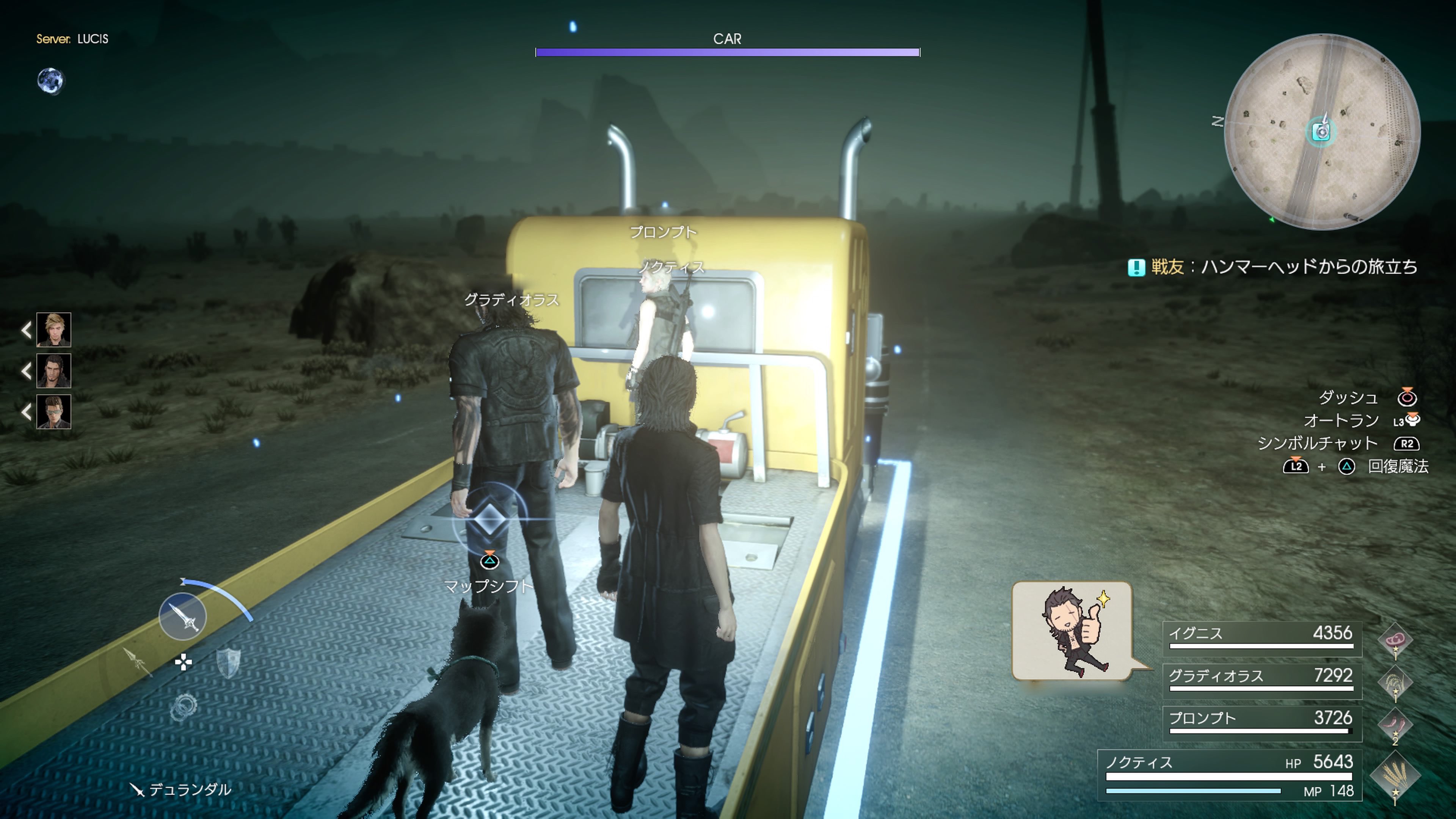Viewport: 1456px width, 819px height.
Task: Select the Durandal sword icon in the weapon wheel
Action: click(x=183, y=617)
